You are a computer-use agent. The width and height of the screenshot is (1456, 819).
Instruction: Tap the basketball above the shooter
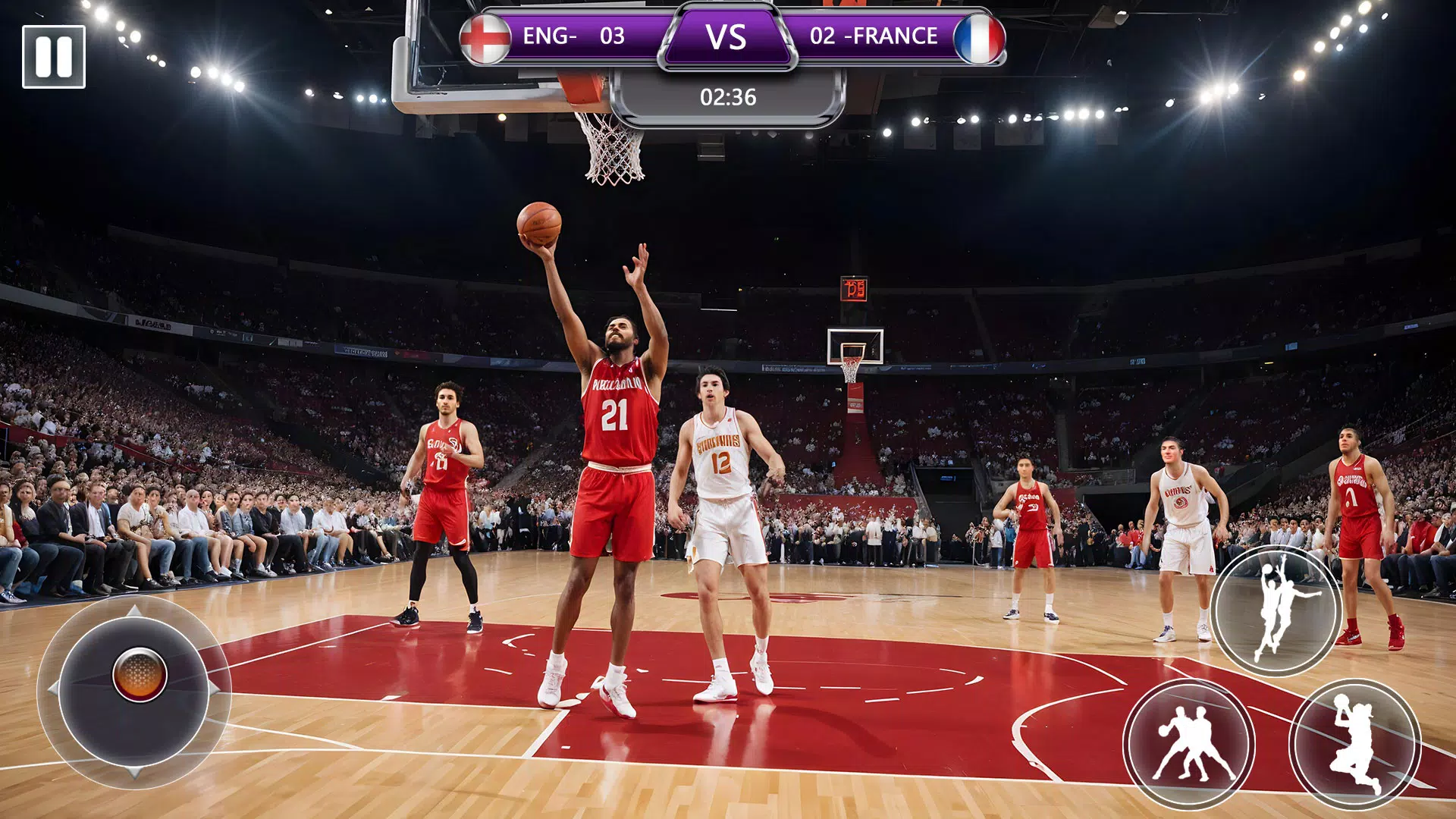pyautogui.click(x=540, y=225)
